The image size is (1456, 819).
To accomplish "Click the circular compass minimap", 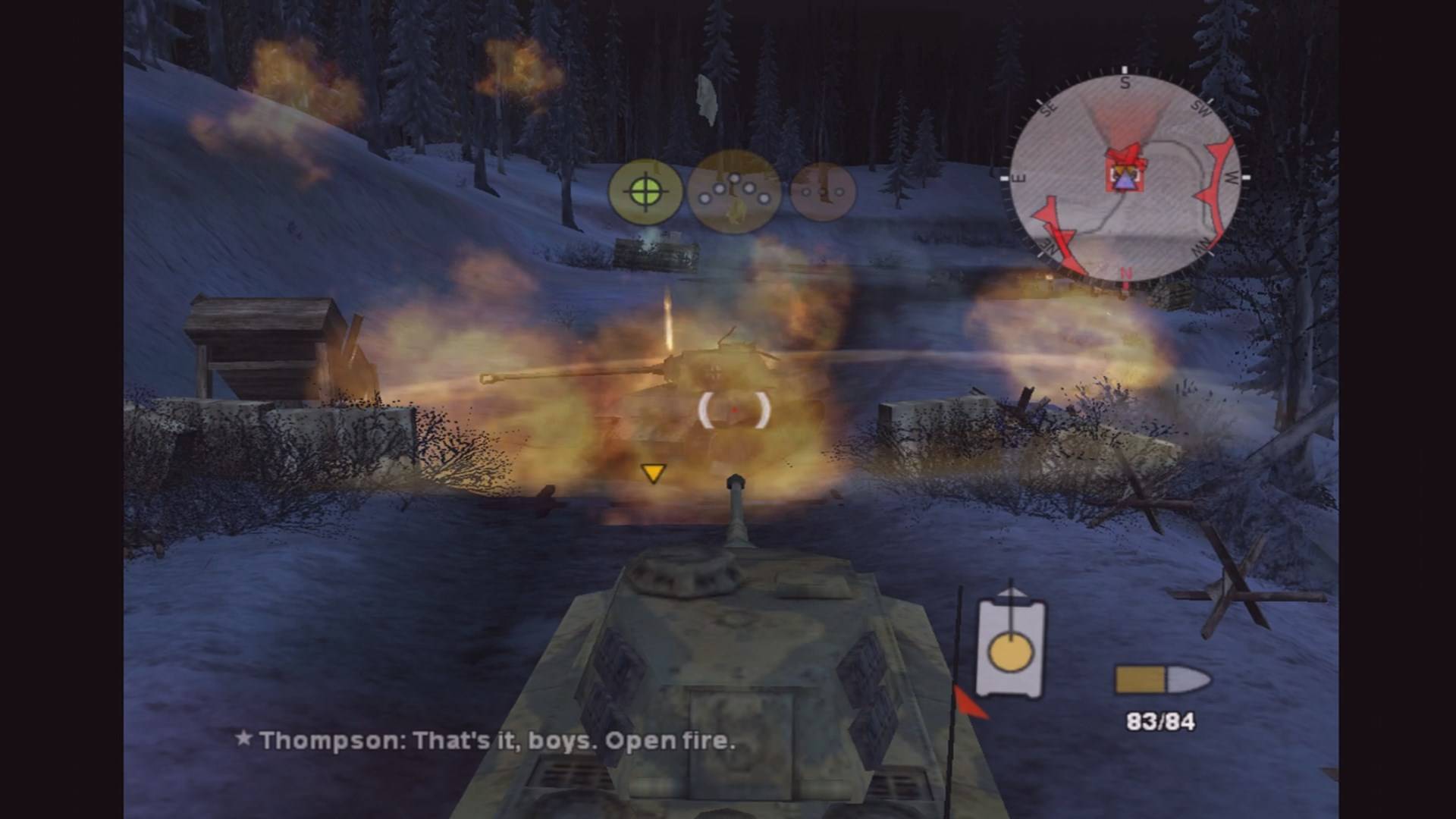I will [1125, 178].
